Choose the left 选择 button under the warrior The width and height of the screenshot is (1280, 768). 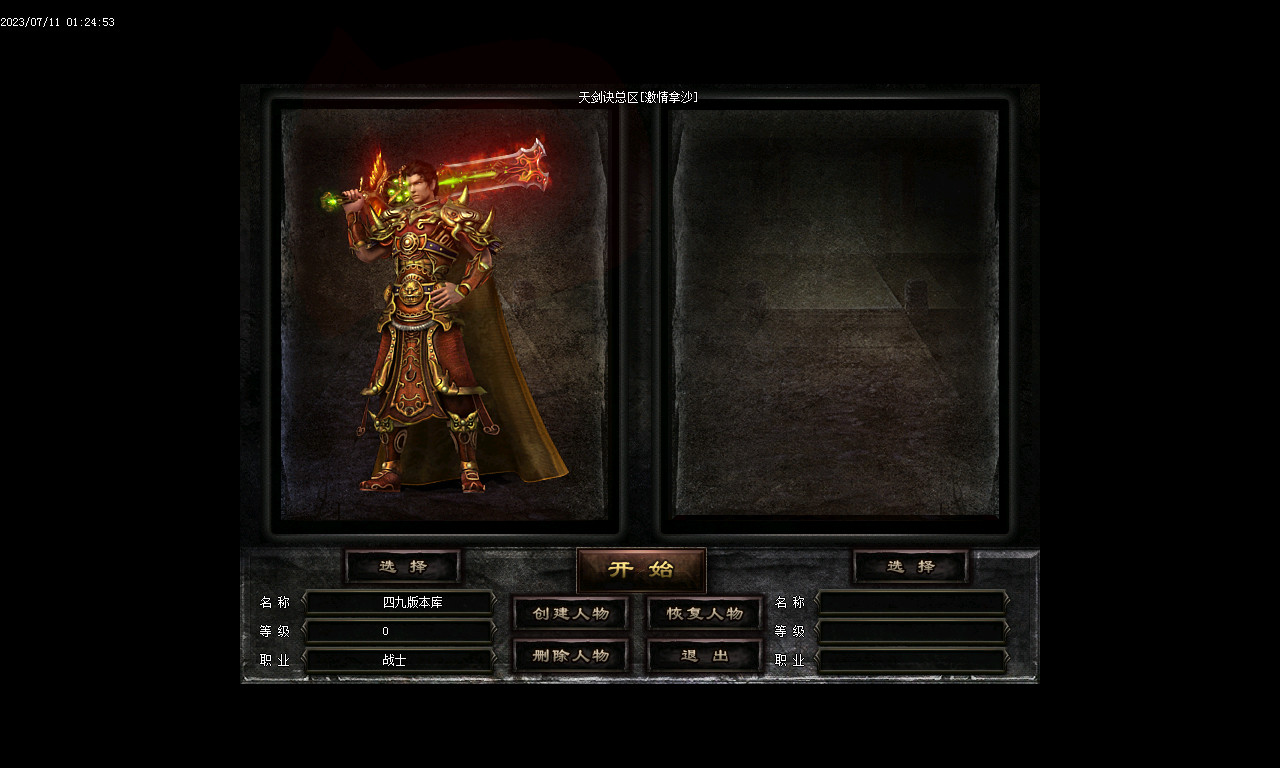[x=403, y=567]
